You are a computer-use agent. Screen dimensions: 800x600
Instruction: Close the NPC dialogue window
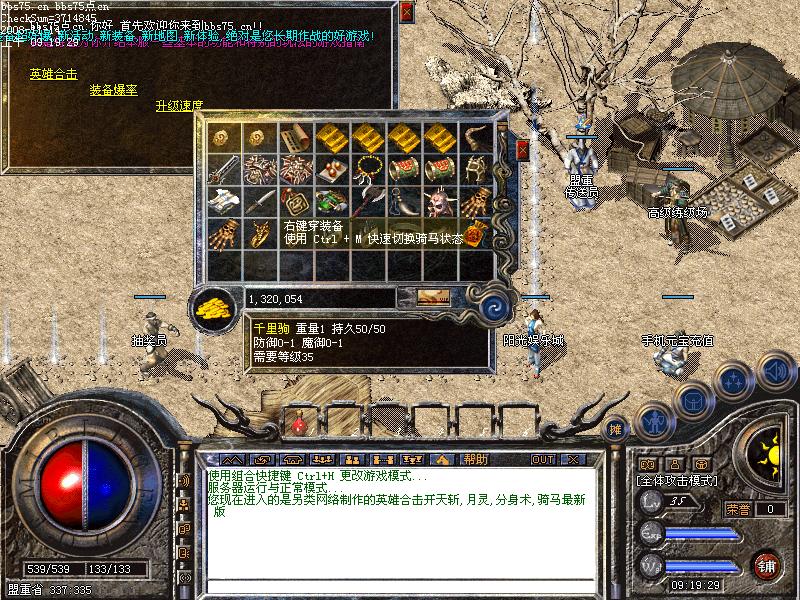tap(405, 12)
